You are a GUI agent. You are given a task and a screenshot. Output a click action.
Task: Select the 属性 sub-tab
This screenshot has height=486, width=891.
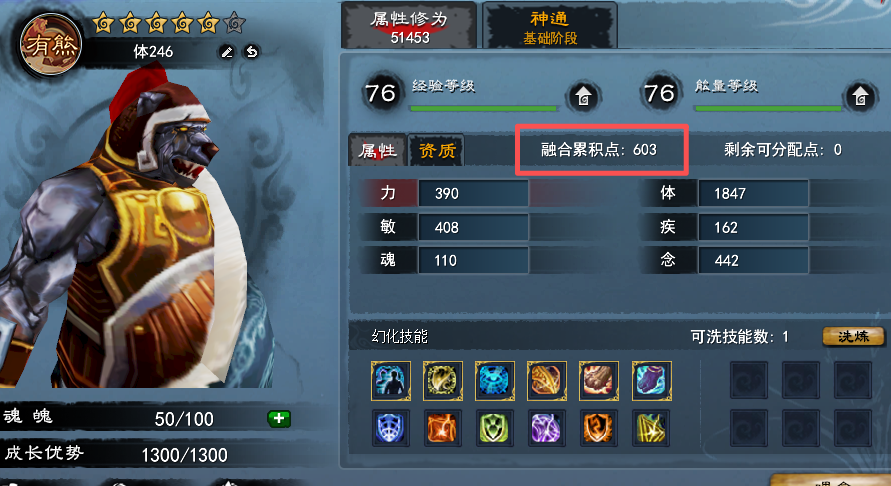379,151
